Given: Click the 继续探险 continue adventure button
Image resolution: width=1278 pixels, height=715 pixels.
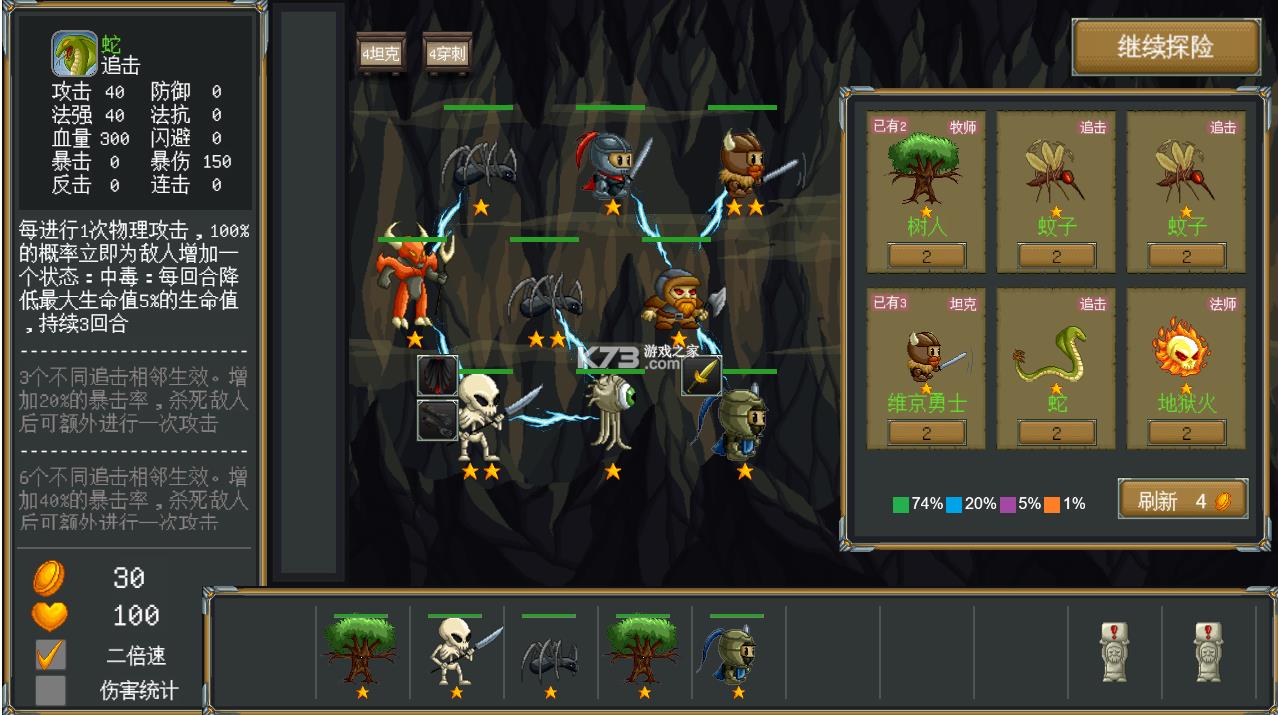Looking at the screenshot, I should click(x=1165, y=47).
